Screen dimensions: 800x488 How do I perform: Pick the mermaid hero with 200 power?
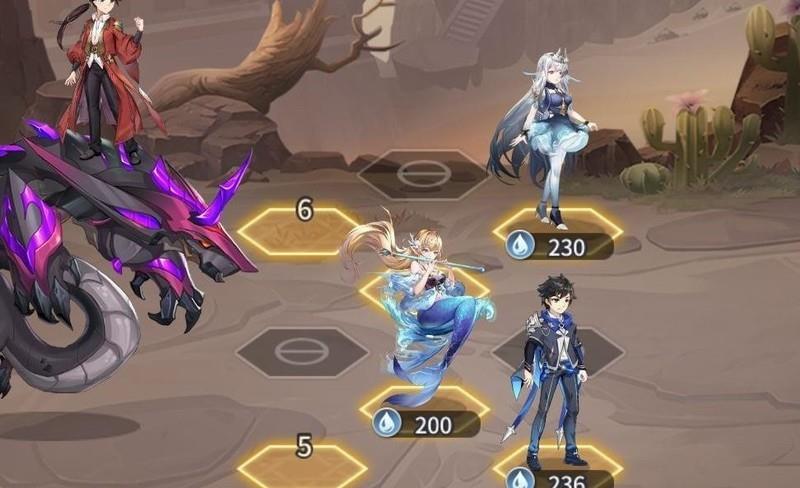coord(425,310)
